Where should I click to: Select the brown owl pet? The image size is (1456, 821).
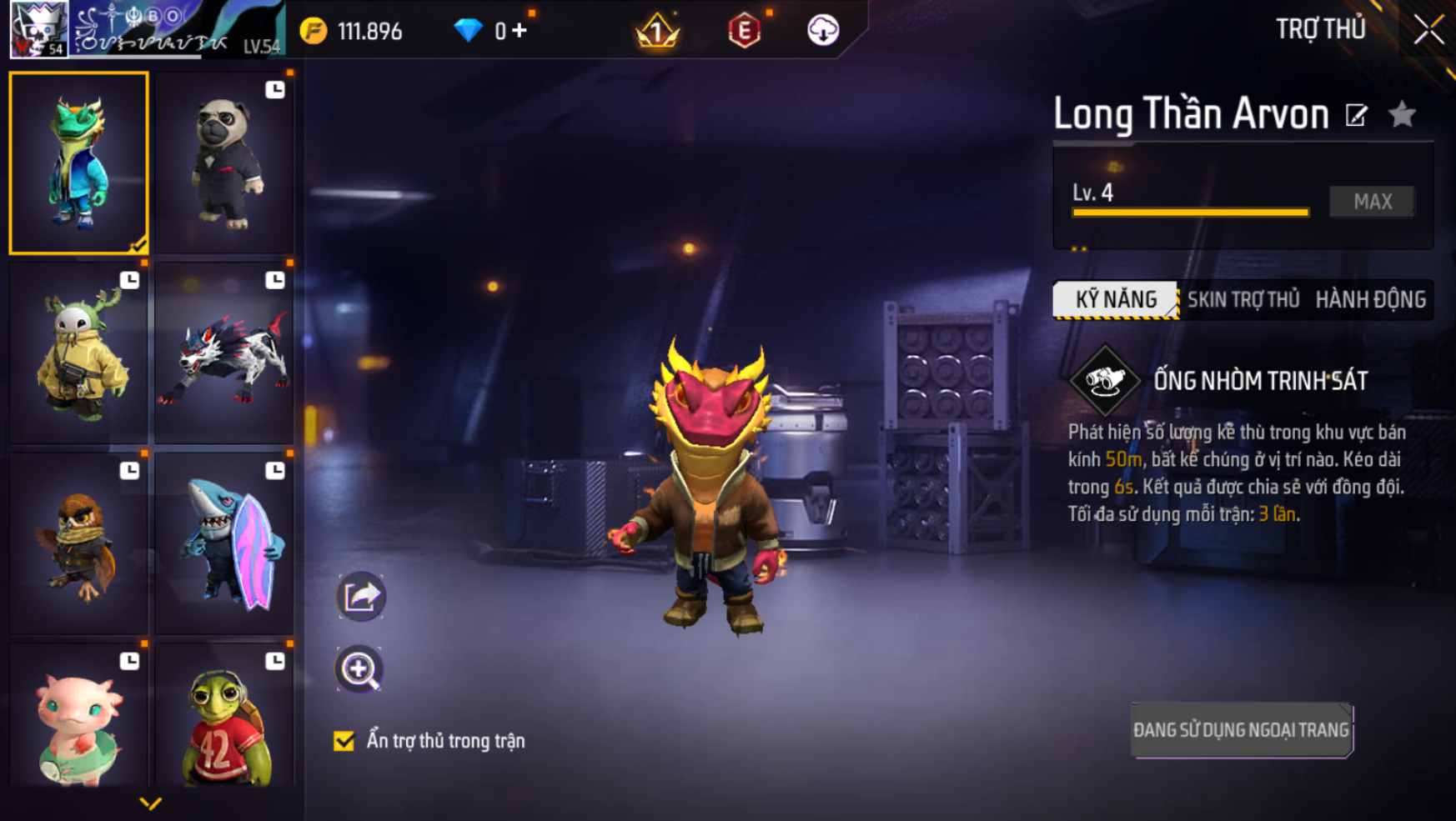coord(79,543)
